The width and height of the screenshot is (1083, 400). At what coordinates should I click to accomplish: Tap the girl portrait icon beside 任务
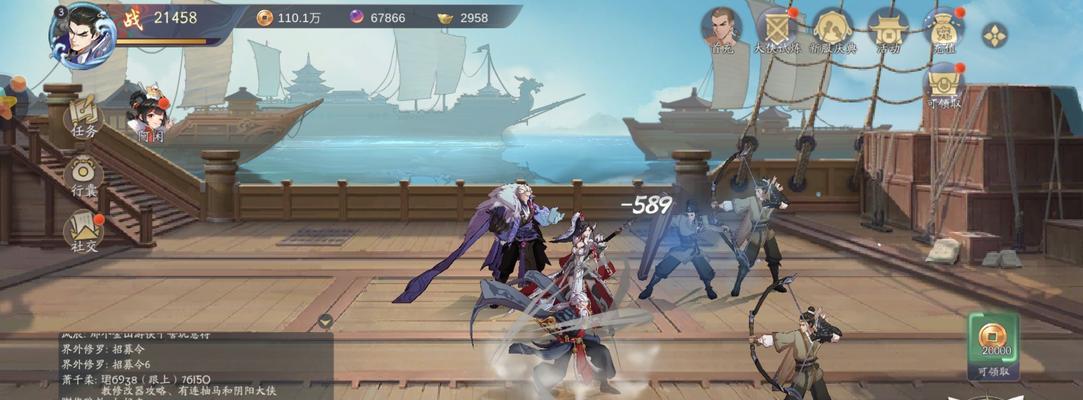click(x=149, y=112)
